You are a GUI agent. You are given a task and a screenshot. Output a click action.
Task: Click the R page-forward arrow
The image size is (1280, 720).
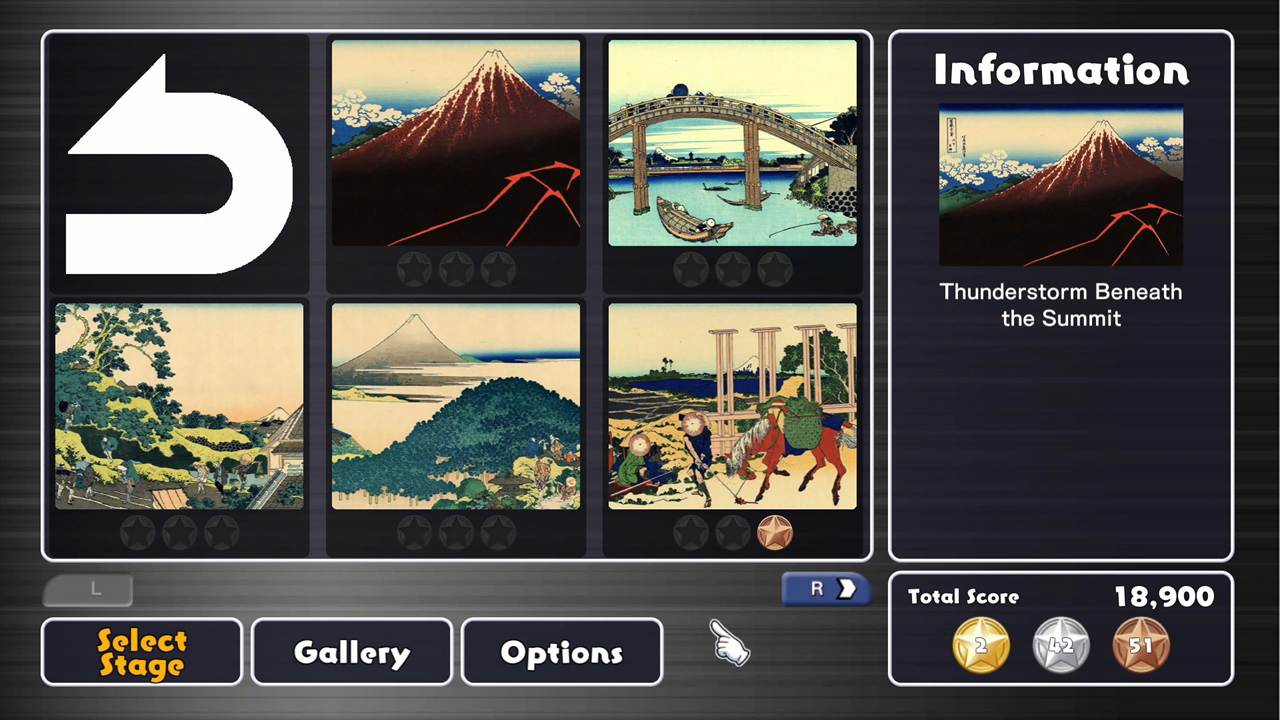point(824,589)
